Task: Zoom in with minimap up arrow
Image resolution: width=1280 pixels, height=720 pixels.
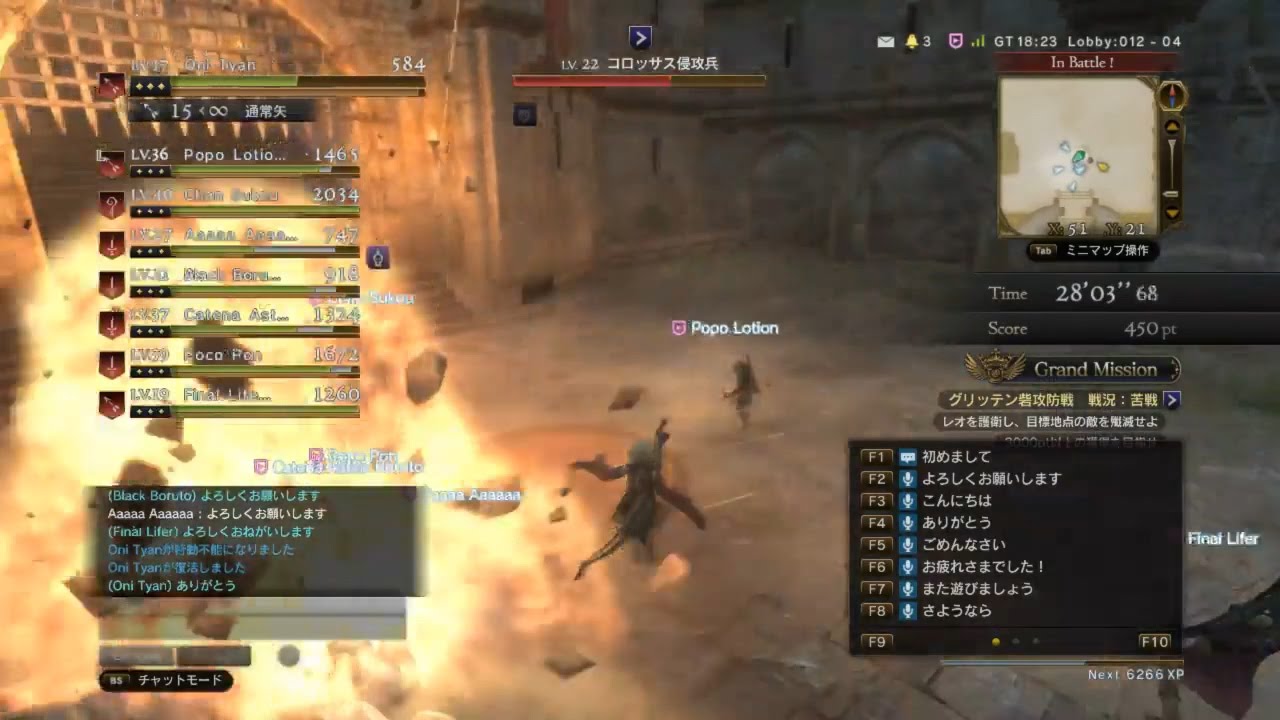Action: [1172, 127]
